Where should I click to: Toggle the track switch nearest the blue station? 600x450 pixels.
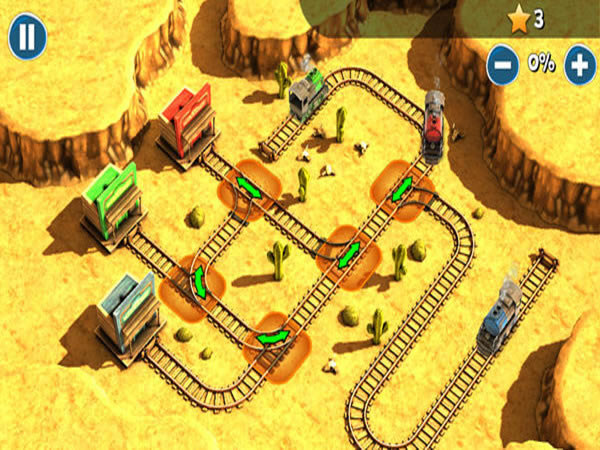[x=199, y=280]
